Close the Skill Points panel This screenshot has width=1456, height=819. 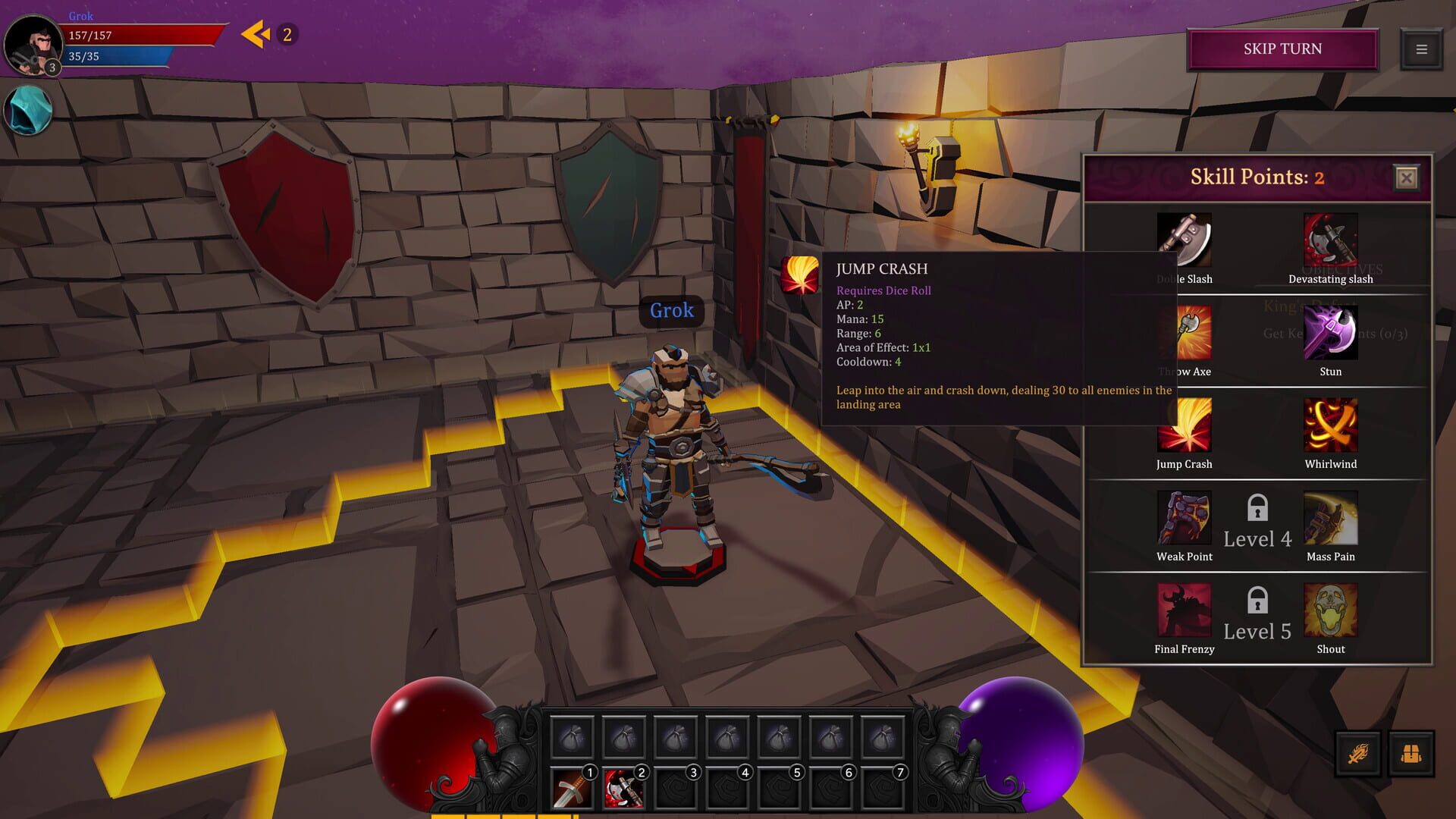(x=1407, y=178)
